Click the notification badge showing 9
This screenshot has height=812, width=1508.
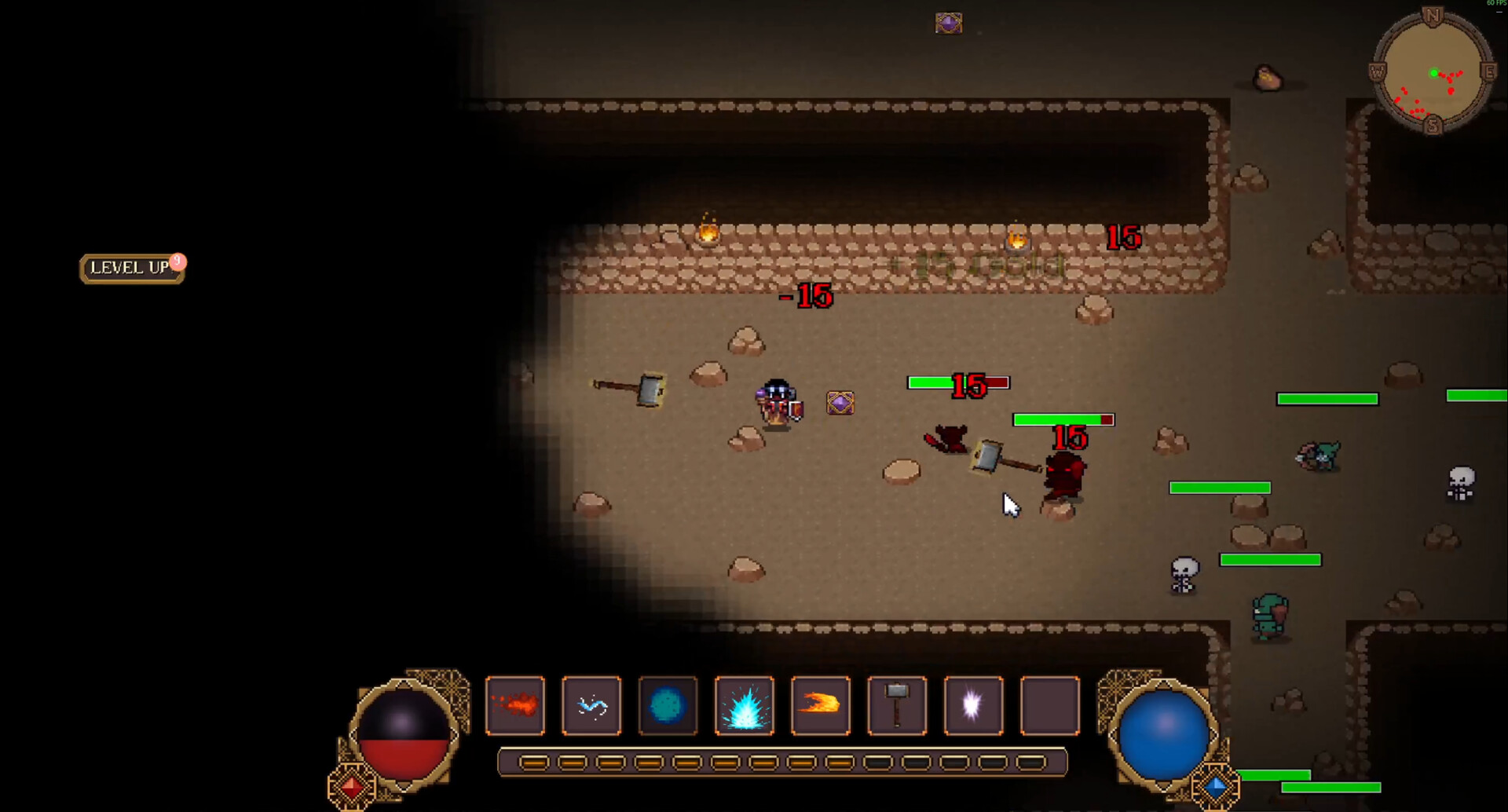click(177, 261)
